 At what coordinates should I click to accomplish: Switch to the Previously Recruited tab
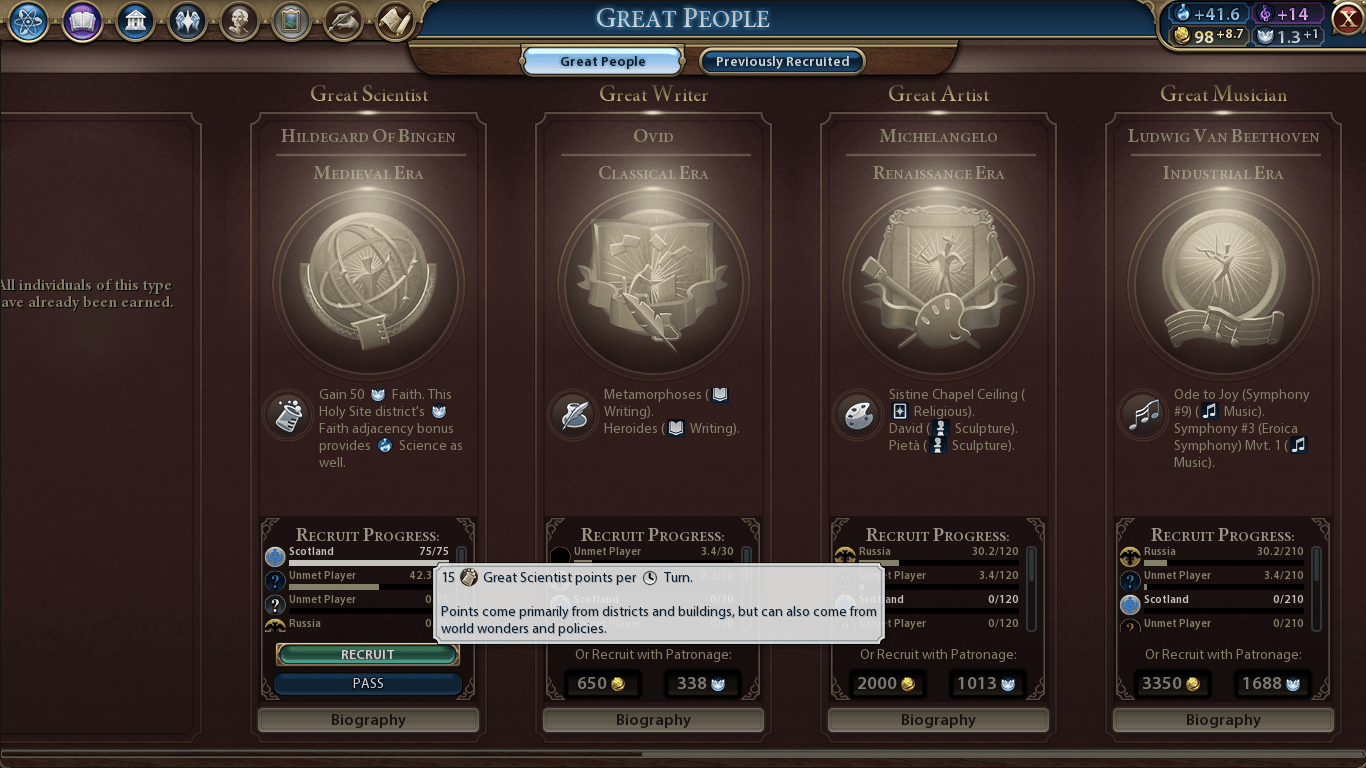pos(781,61)
